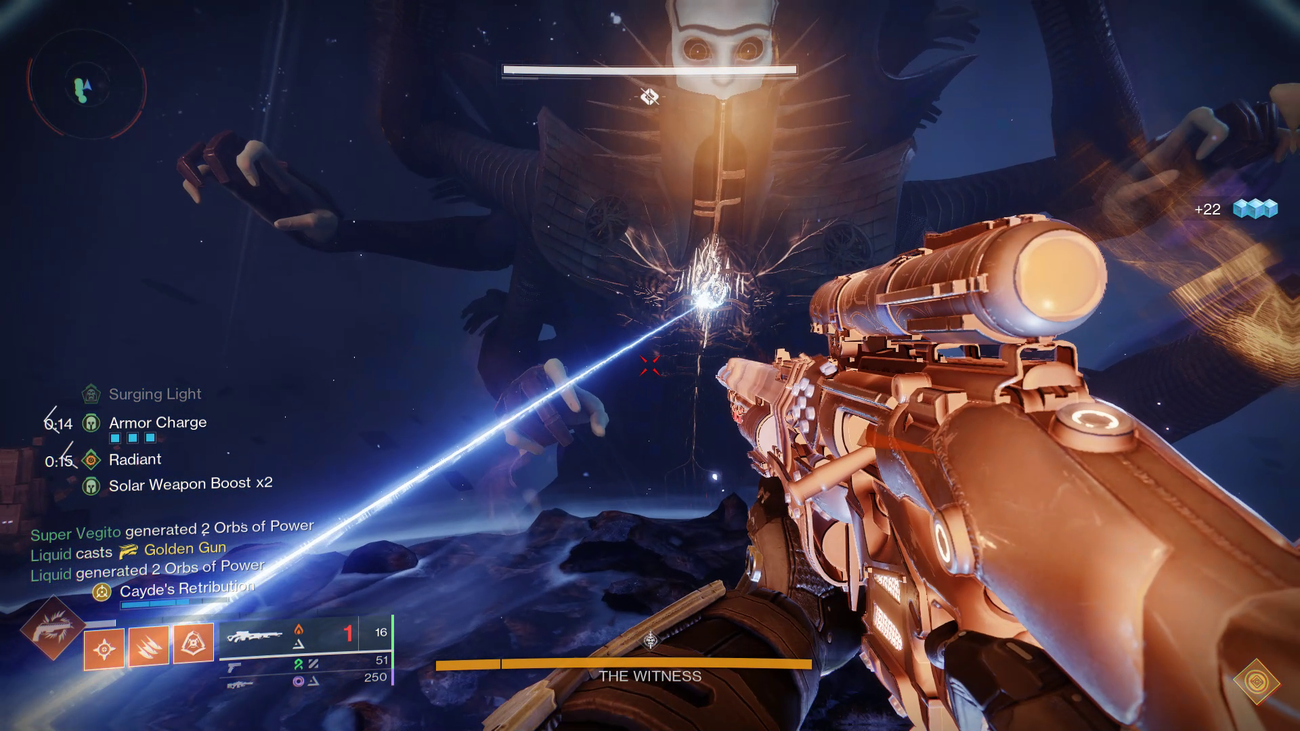Click the Surging Light buff icon
This screenshot has height=731, width=1300.
88,394
